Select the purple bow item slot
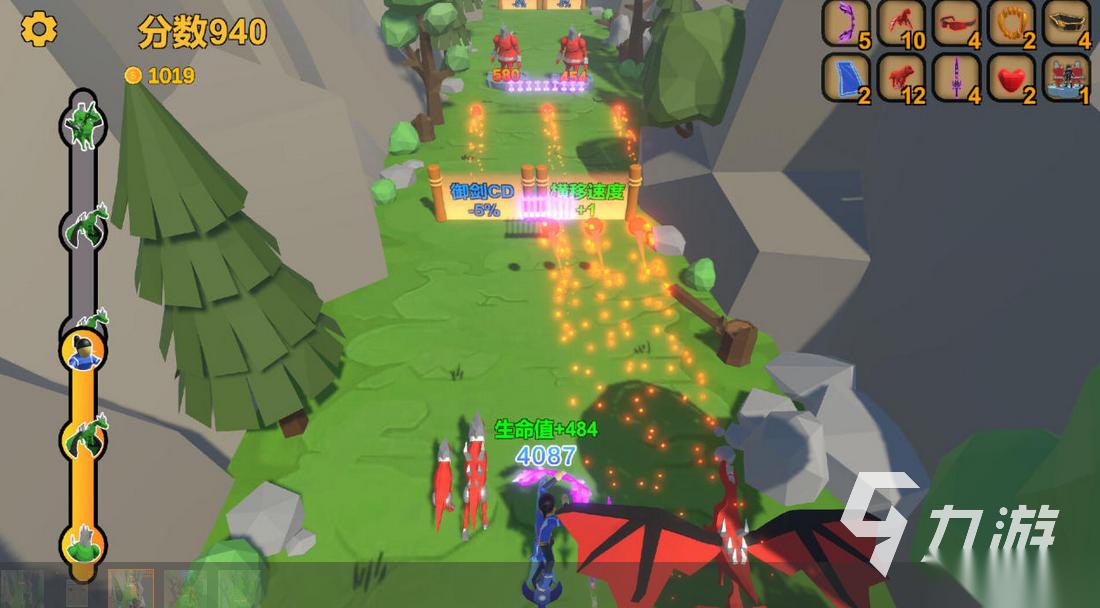Image resolution: width=1100 pixels, height=608 pixels. [x=847, y=23]
